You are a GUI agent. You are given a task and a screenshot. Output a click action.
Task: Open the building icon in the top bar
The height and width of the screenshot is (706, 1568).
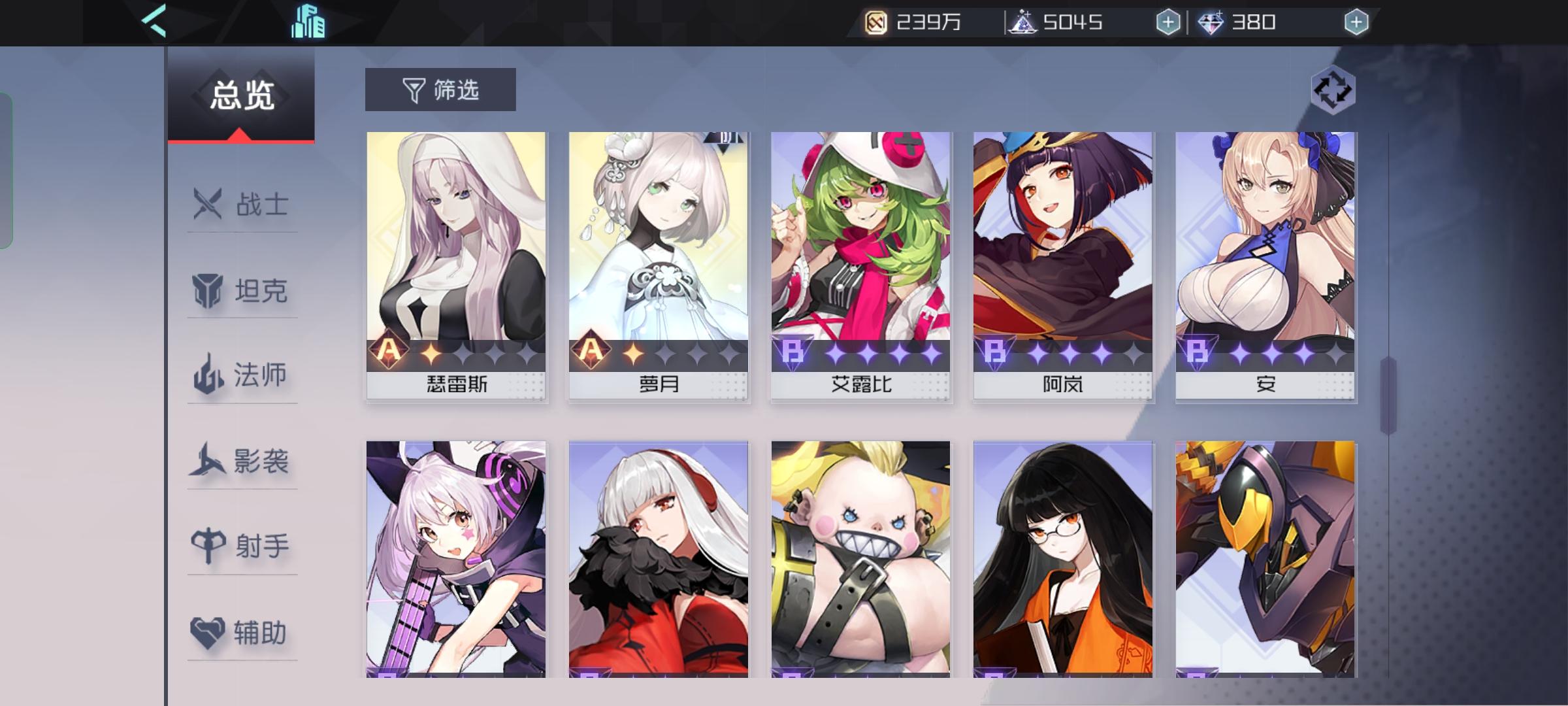[307, 21]
